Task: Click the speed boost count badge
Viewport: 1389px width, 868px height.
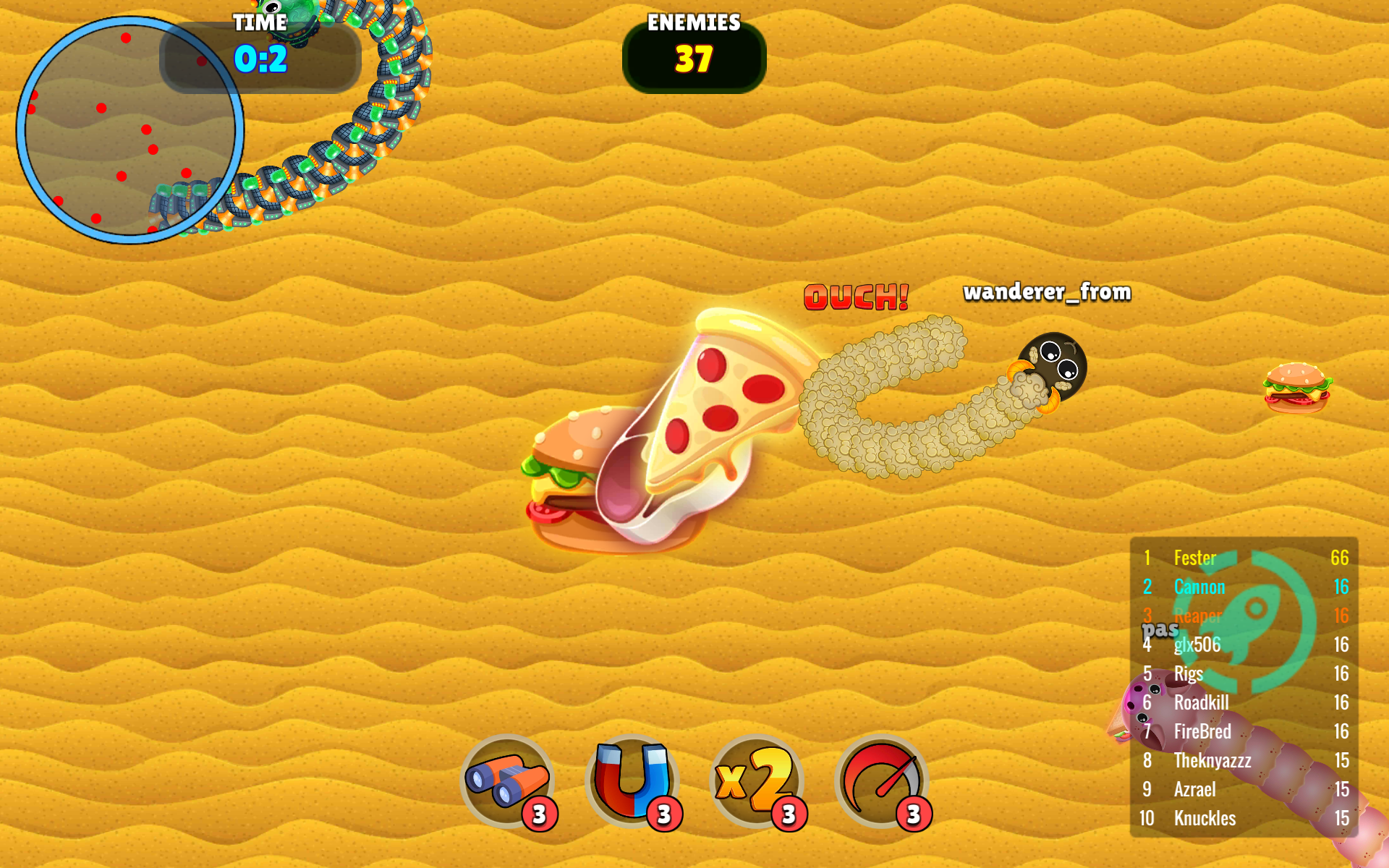Action: pyautogui.click(x=913, y=813)
